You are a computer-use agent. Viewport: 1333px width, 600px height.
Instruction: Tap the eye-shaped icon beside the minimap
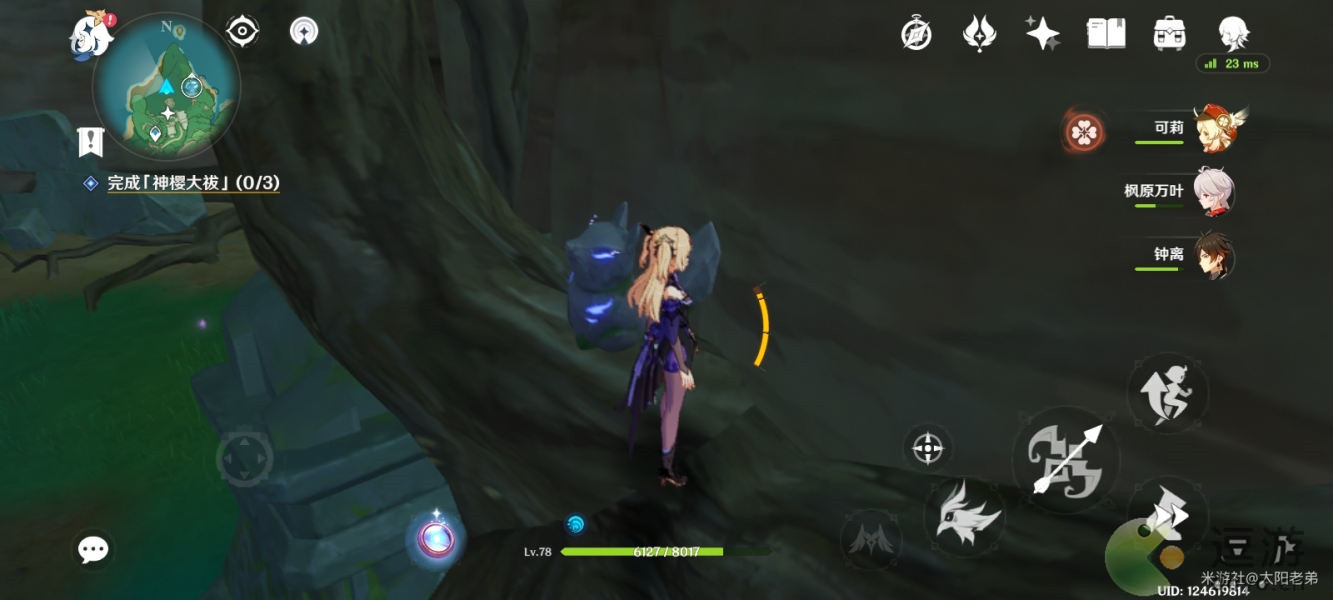[x=242, y=31]
